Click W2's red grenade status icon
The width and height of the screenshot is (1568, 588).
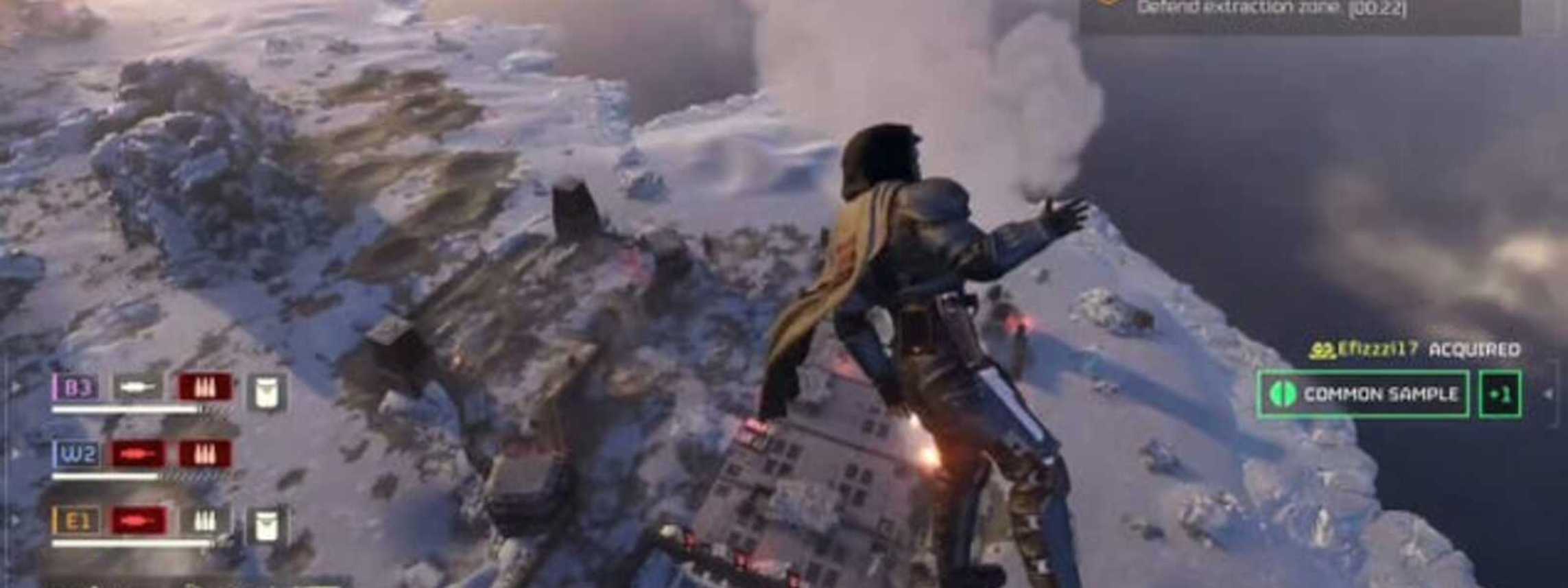coord(138,454)
